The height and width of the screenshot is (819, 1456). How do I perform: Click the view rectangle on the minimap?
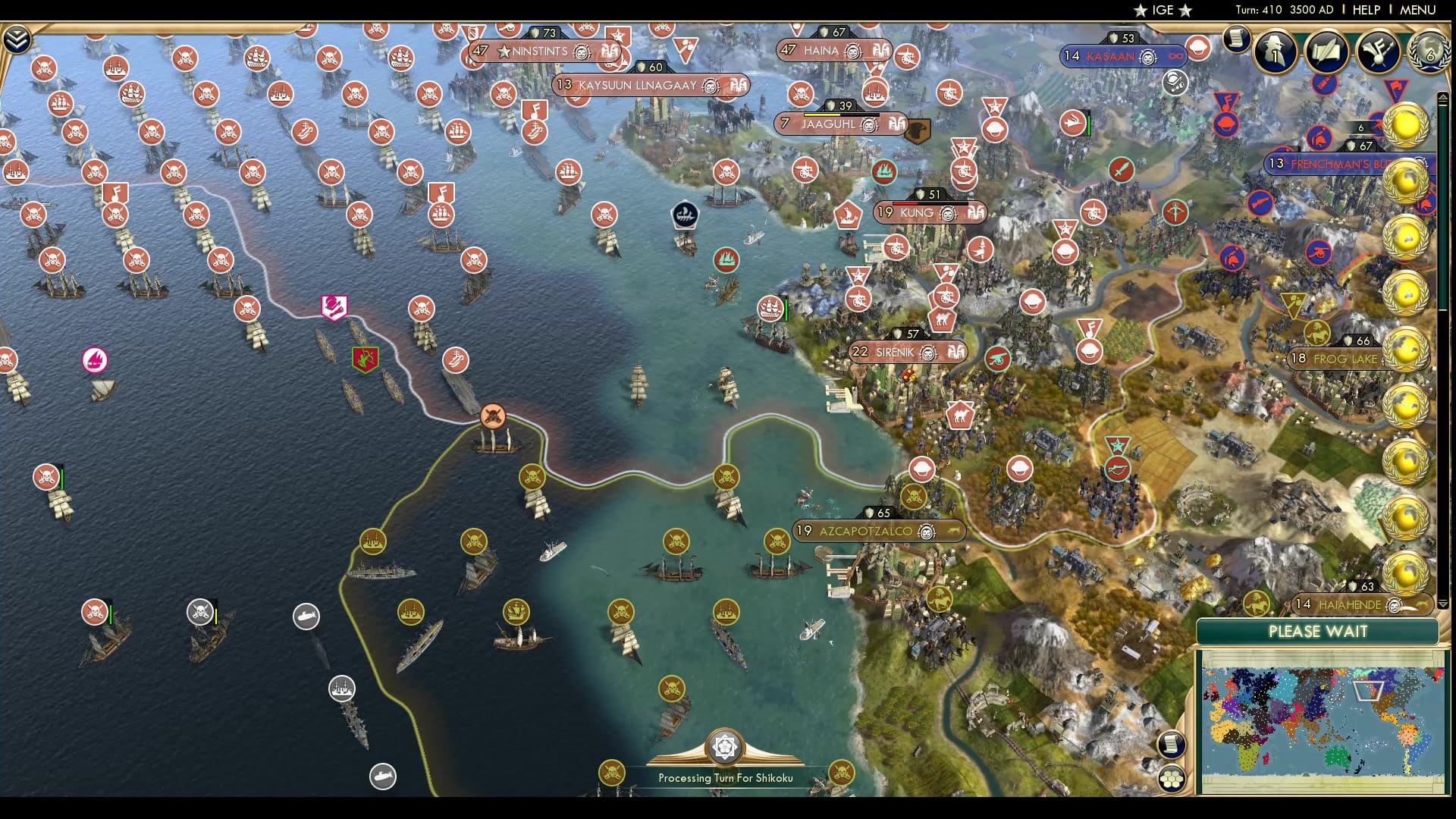1367,691
